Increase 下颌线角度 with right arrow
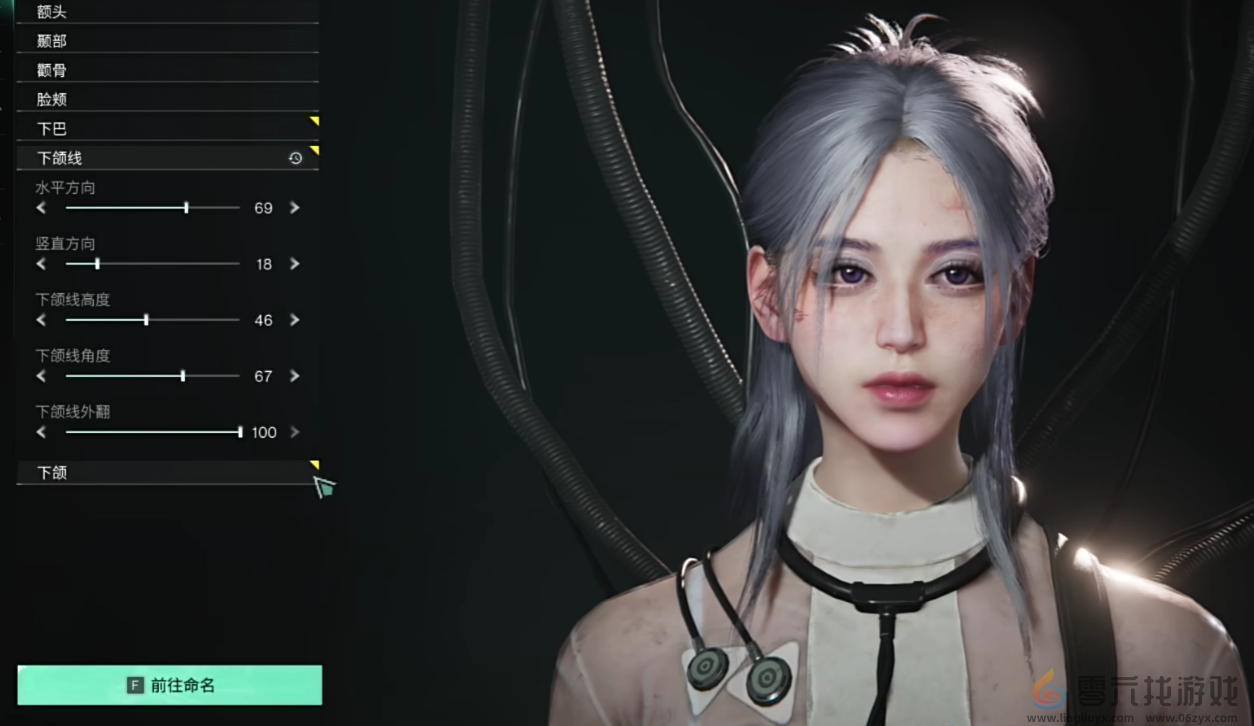This screenshot has width=1254, height=726. [294, 376]
